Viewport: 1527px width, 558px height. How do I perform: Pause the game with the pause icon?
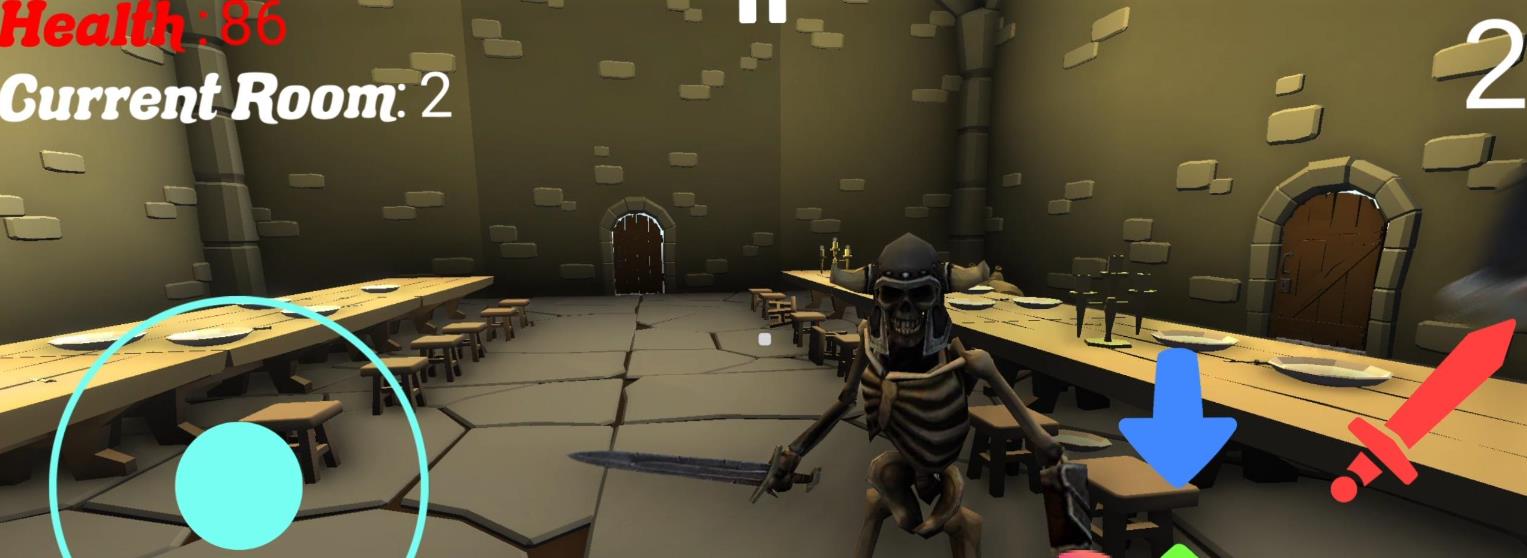pos(763,9)
